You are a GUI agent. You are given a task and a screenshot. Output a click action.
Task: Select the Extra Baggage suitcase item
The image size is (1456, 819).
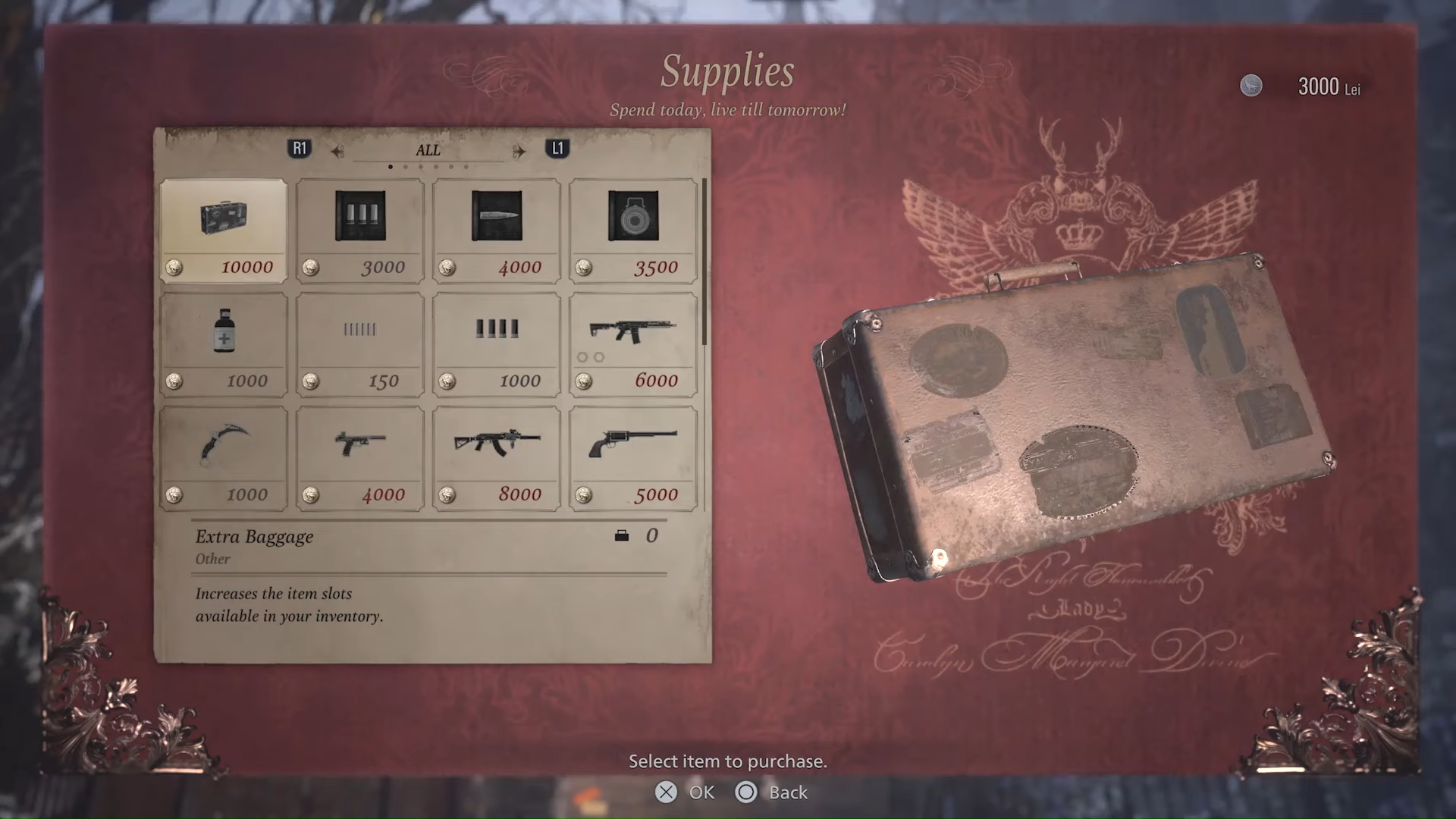pos(223,227)
